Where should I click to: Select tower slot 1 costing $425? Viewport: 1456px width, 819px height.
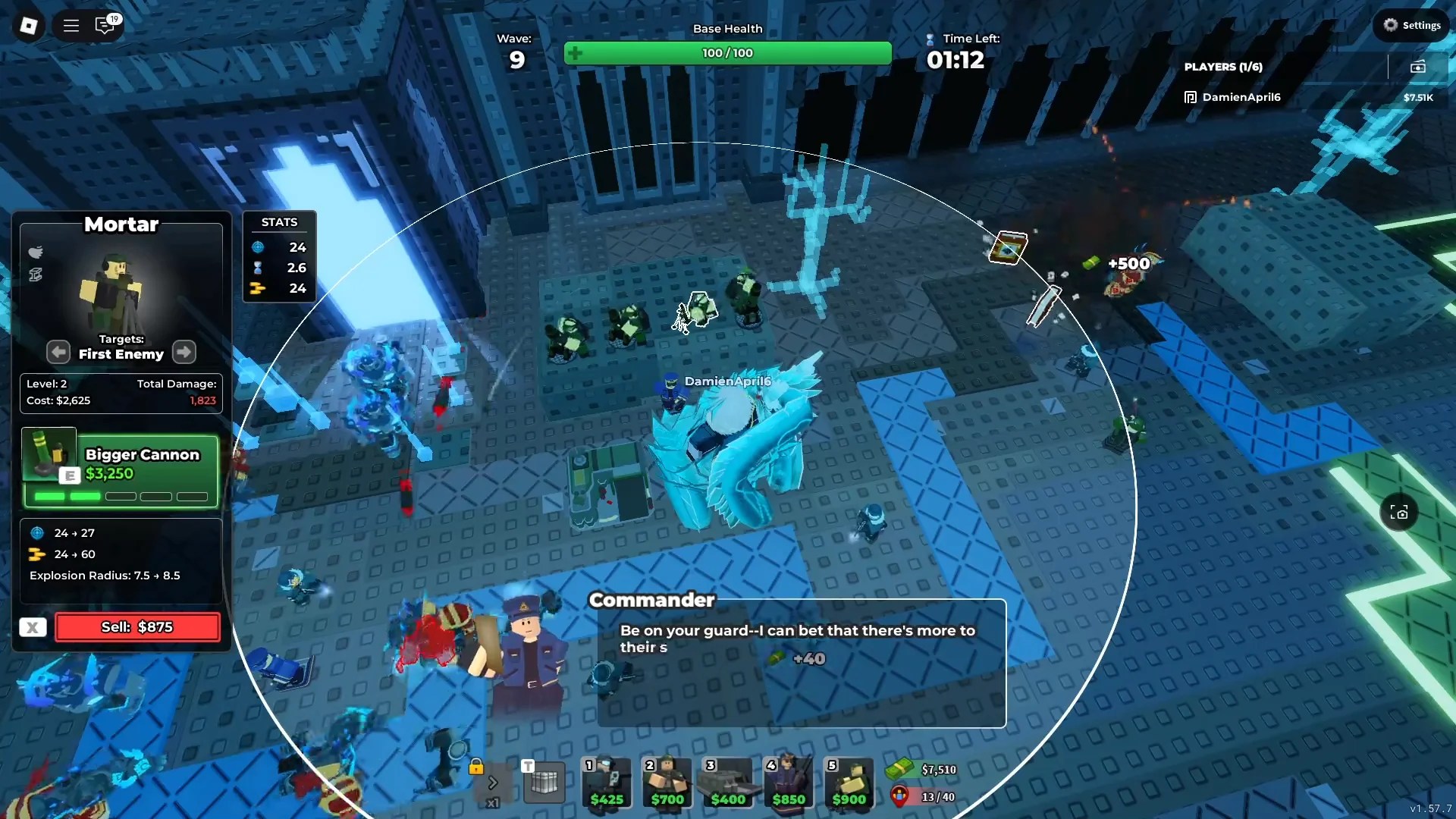coord(606,783)
